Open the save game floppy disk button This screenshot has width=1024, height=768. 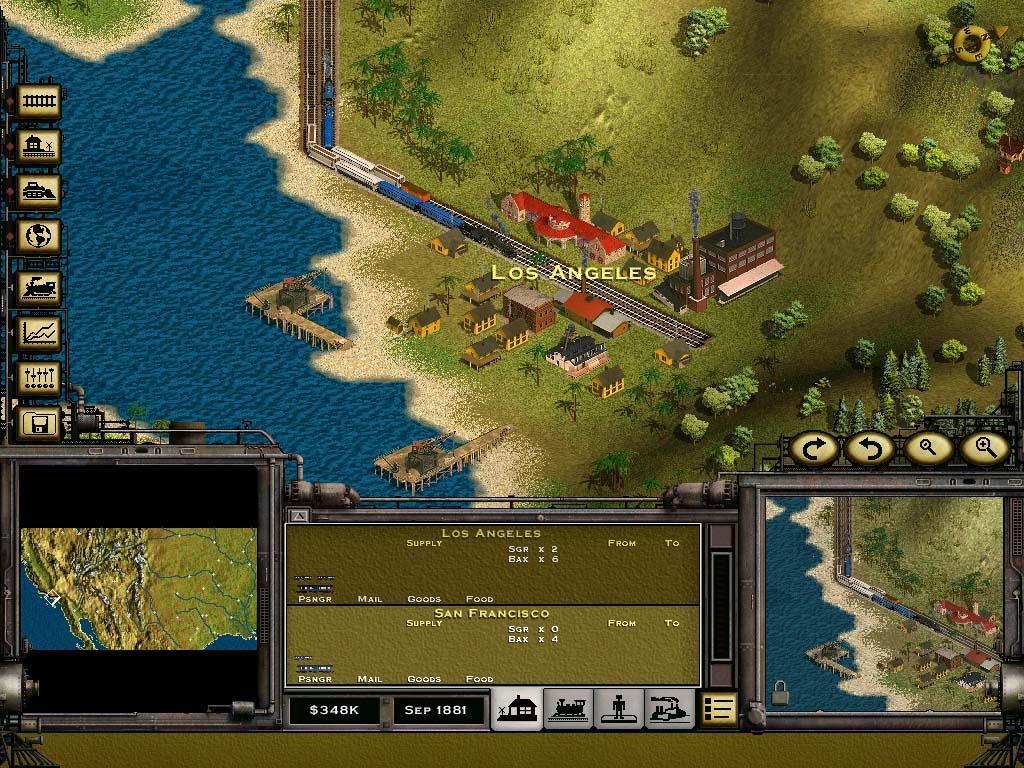(38, 423)
